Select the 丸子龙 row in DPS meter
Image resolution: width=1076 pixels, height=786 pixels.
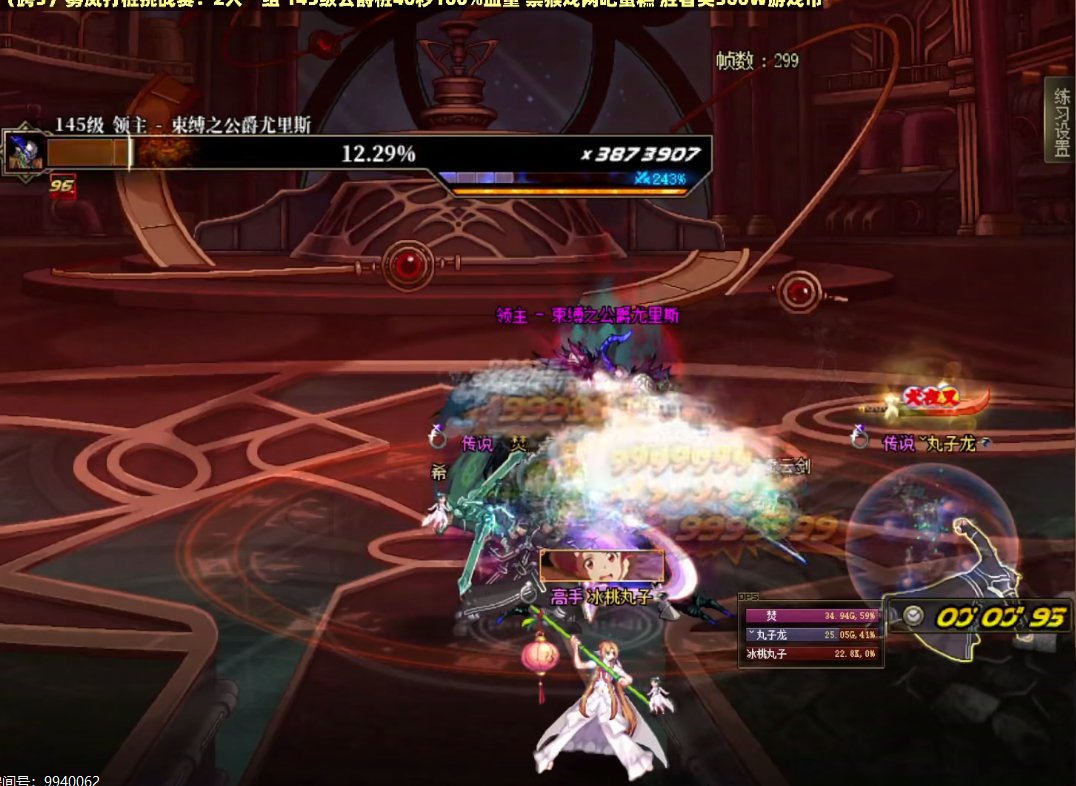pyautogui.click(x=811, y=635)
